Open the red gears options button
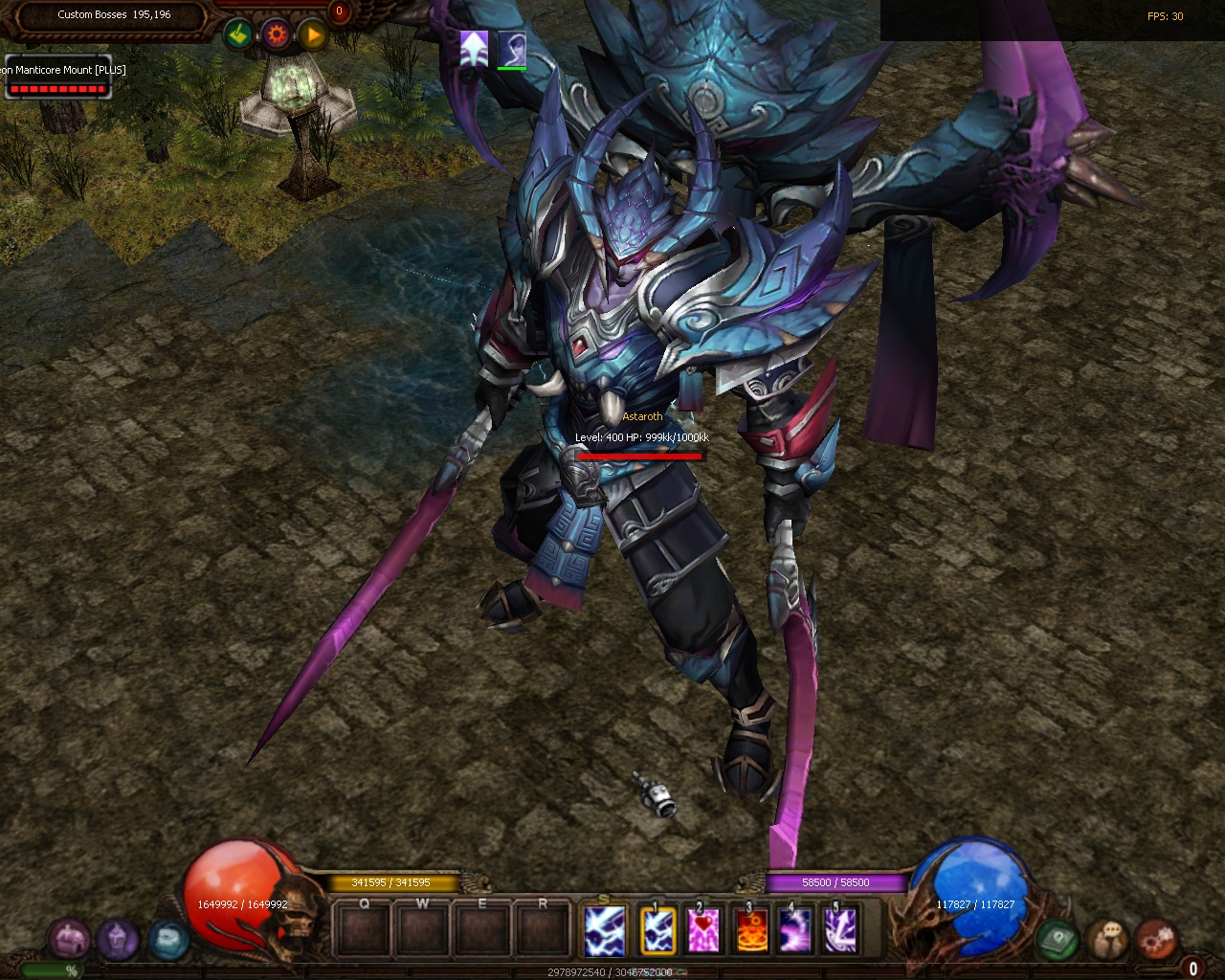 pyautogui.click(x=1157, y=939)
